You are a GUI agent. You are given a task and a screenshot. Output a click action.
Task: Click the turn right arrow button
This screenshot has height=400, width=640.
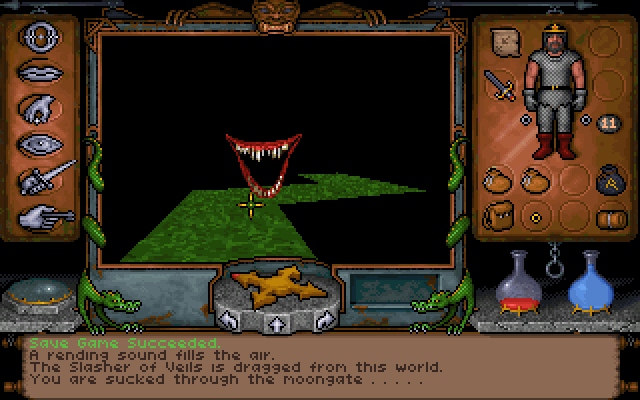coord(322,320)
